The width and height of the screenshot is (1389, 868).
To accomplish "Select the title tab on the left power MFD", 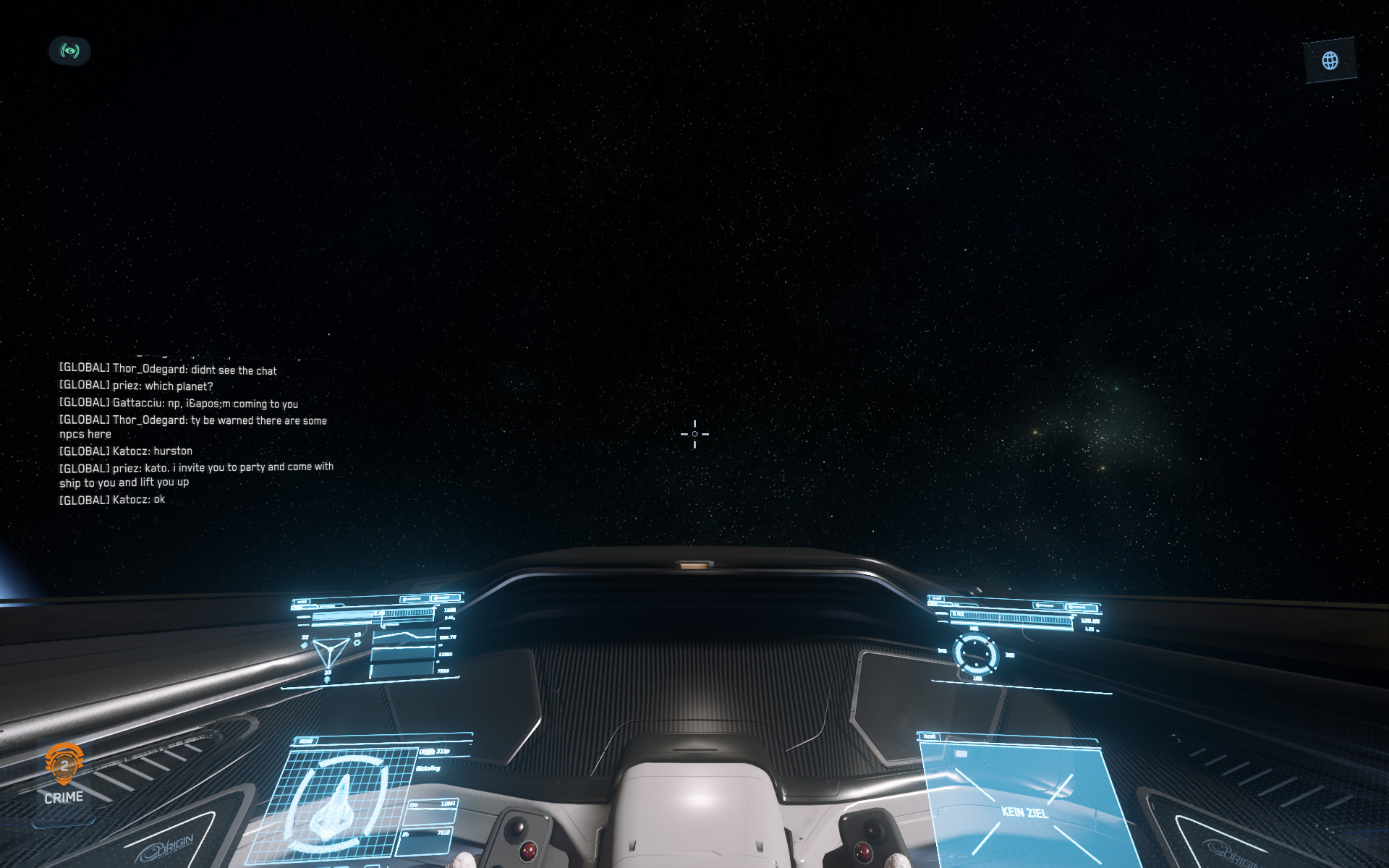I will [302, 603].
